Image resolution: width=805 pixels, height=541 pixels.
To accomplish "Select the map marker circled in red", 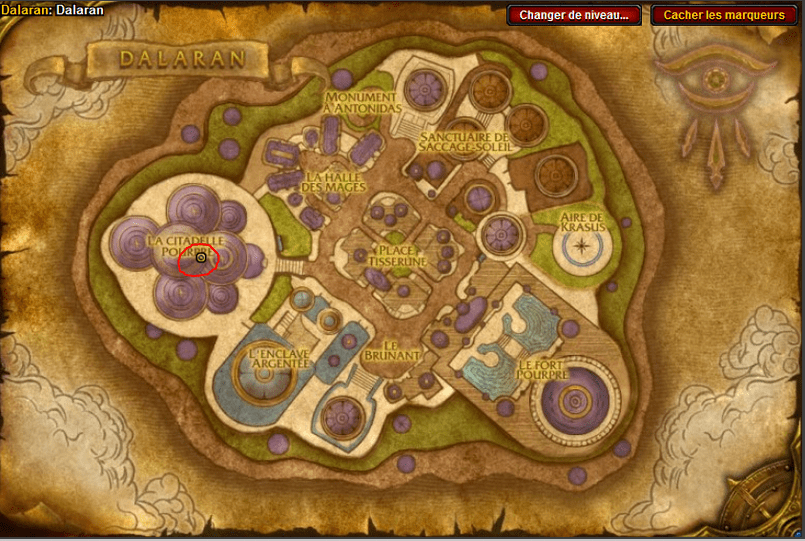I will coord(201,258).
